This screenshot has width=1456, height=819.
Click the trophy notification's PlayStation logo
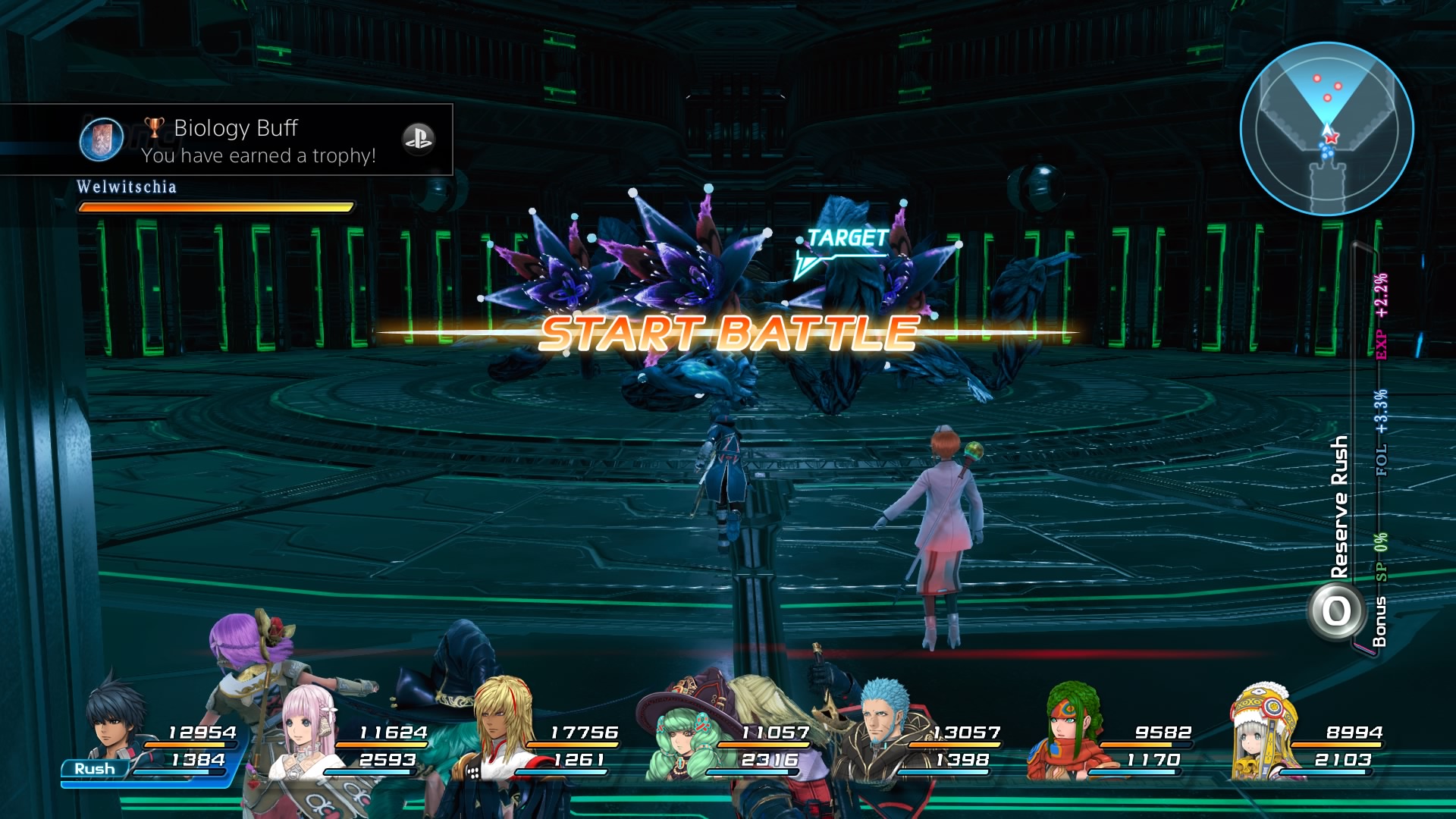pyautogui.click(x=418, y=139)
